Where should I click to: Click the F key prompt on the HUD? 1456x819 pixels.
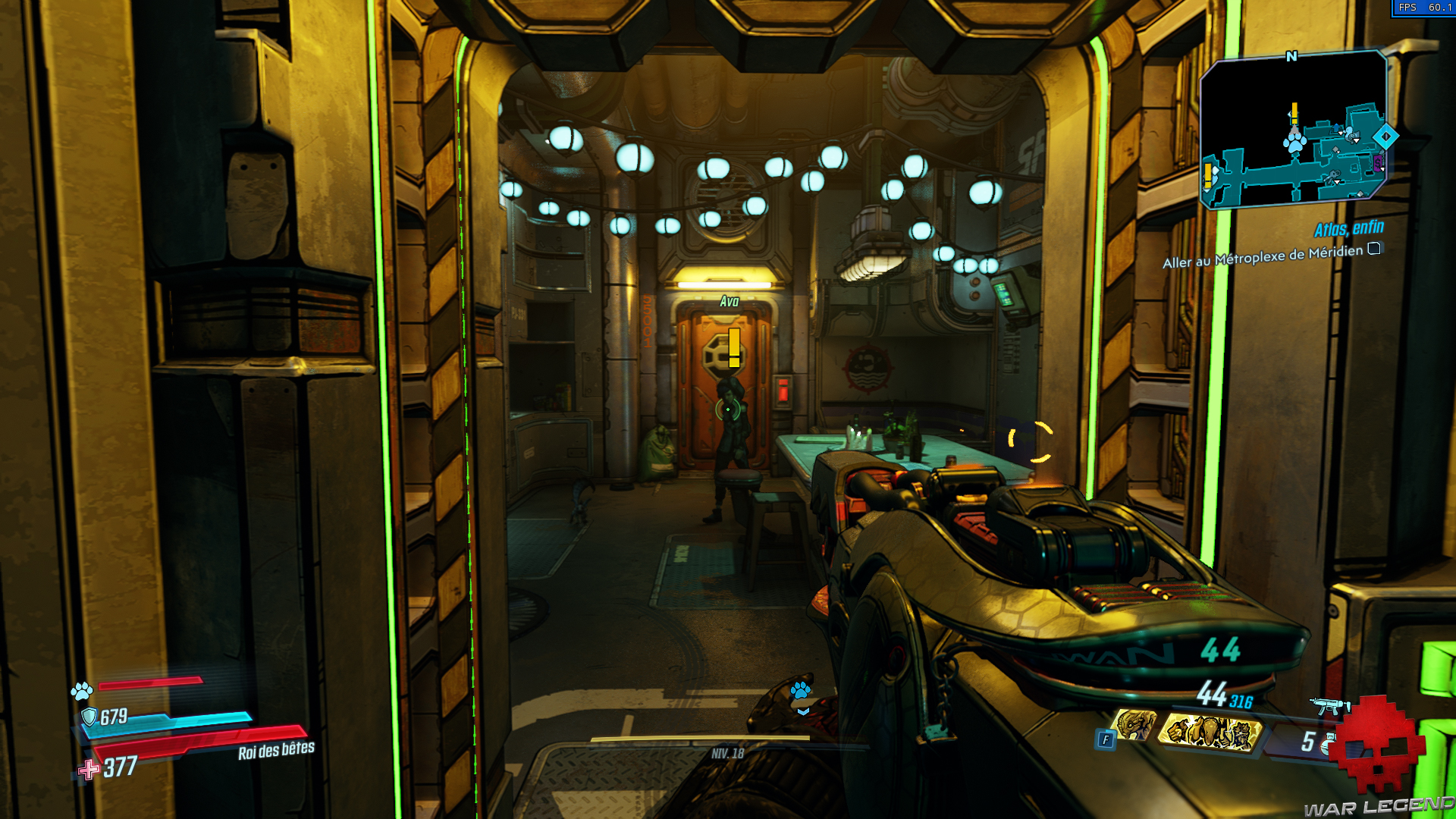1106,739
